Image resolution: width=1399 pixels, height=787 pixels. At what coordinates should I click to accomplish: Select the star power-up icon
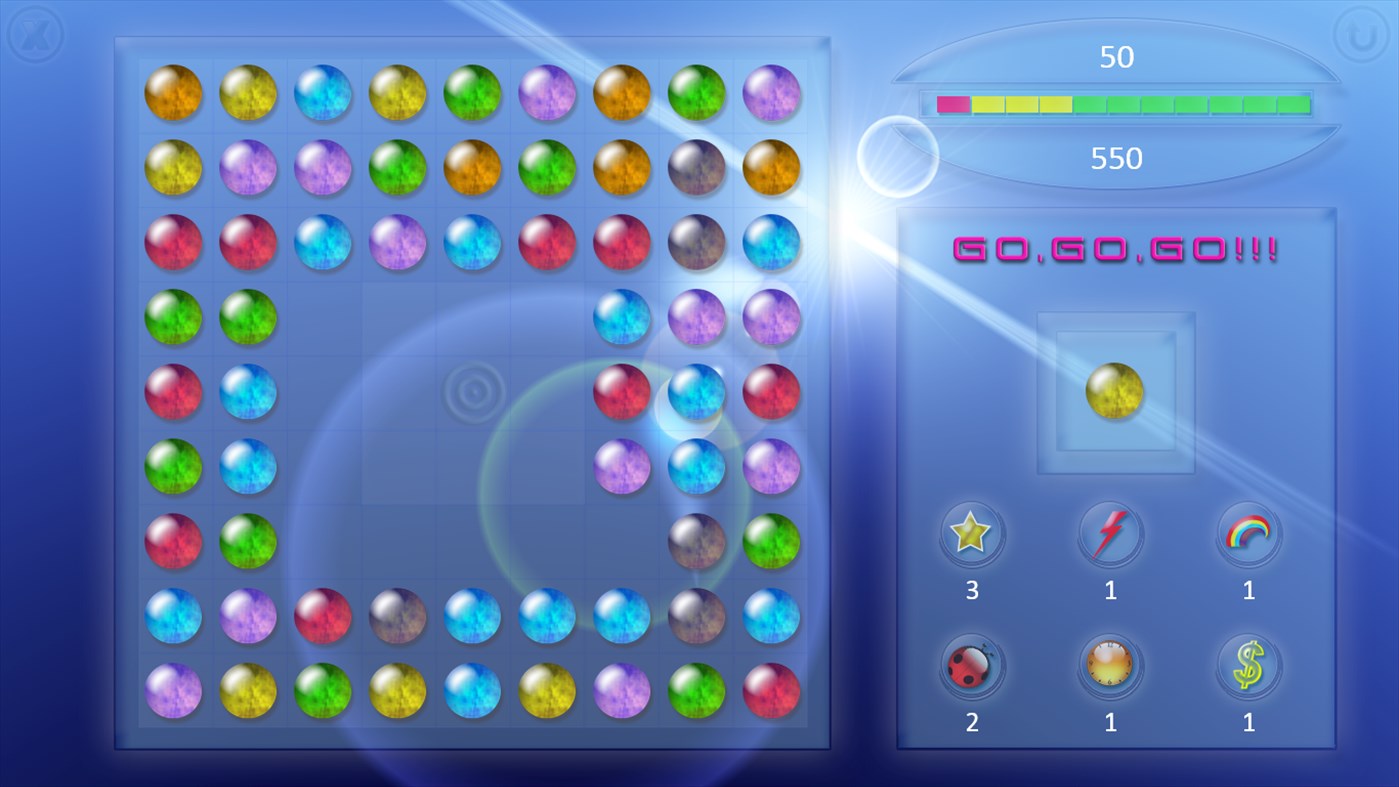click(971, 534)
